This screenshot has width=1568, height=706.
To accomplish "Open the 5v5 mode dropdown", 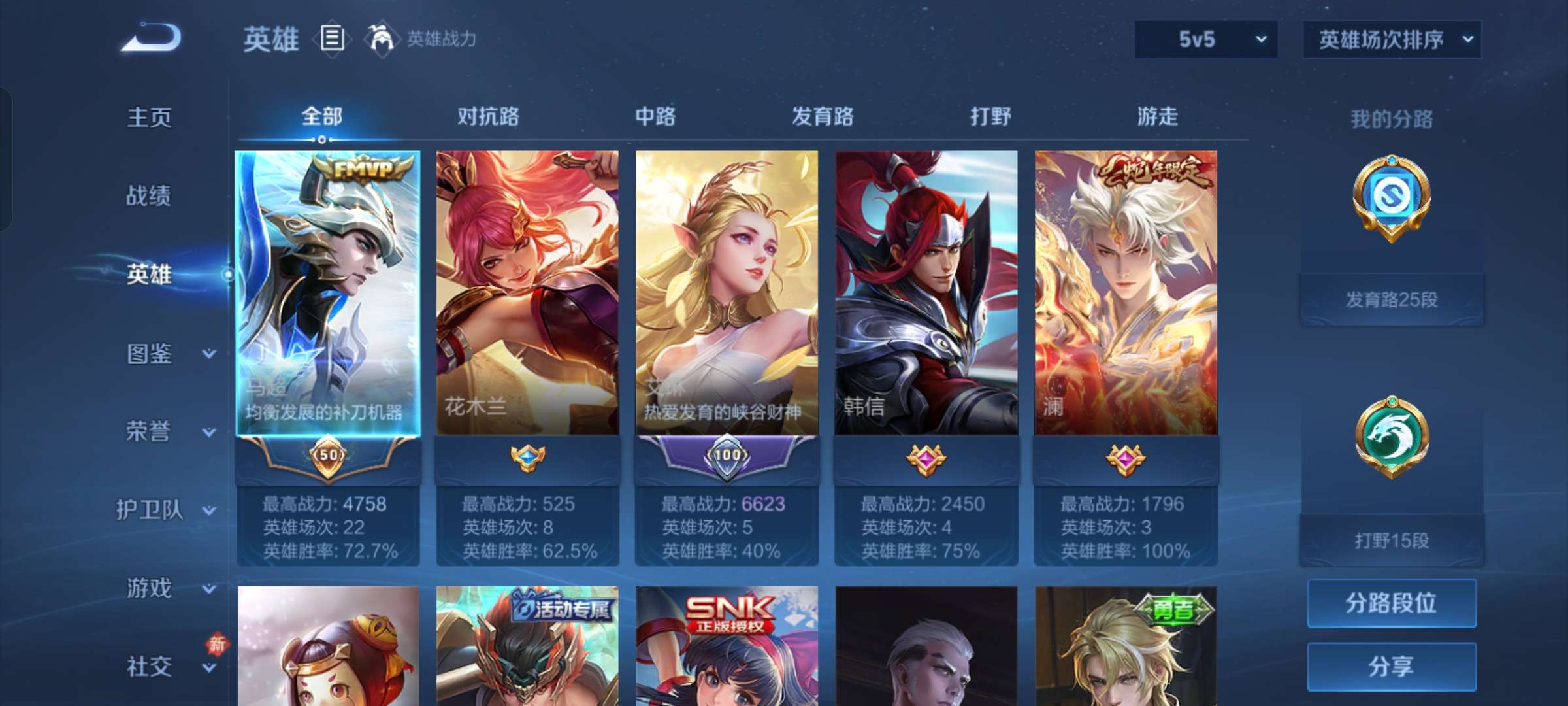I will coord(1204,39).
